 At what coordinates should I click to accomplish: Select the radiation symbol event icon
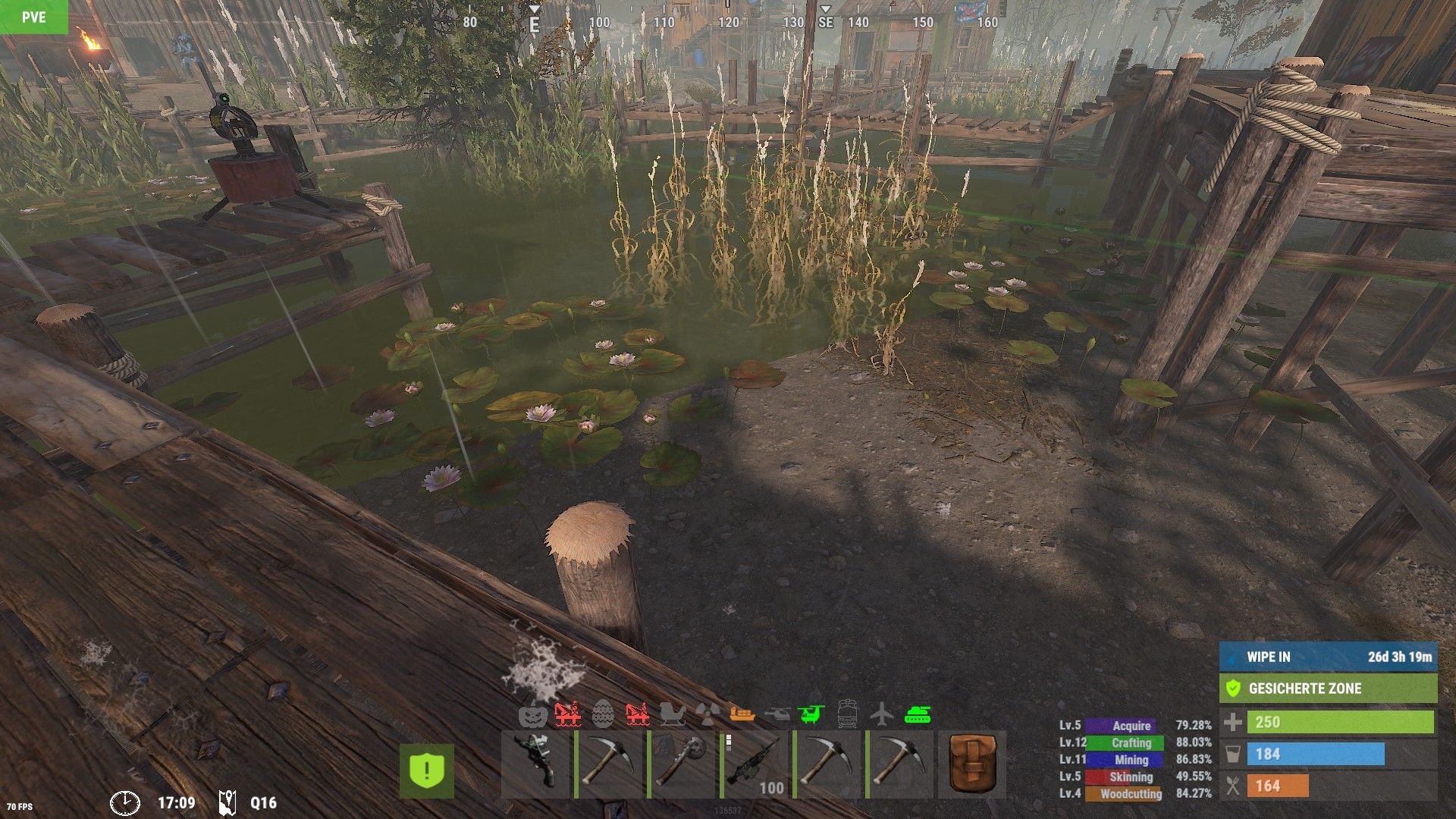pyautogui.click(x=708, y=714)
